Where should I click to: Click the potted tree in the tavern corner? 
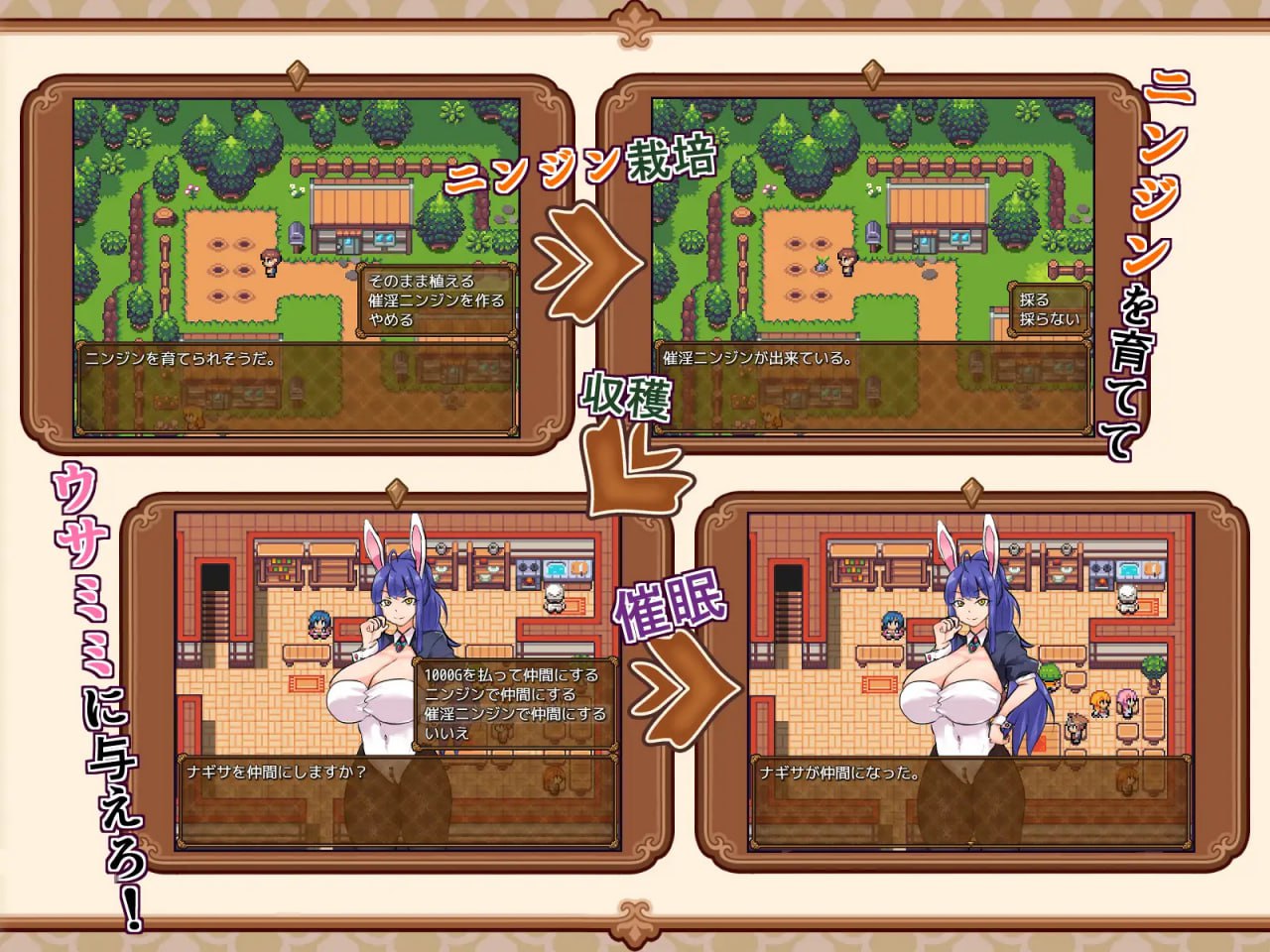(1152, 668)
